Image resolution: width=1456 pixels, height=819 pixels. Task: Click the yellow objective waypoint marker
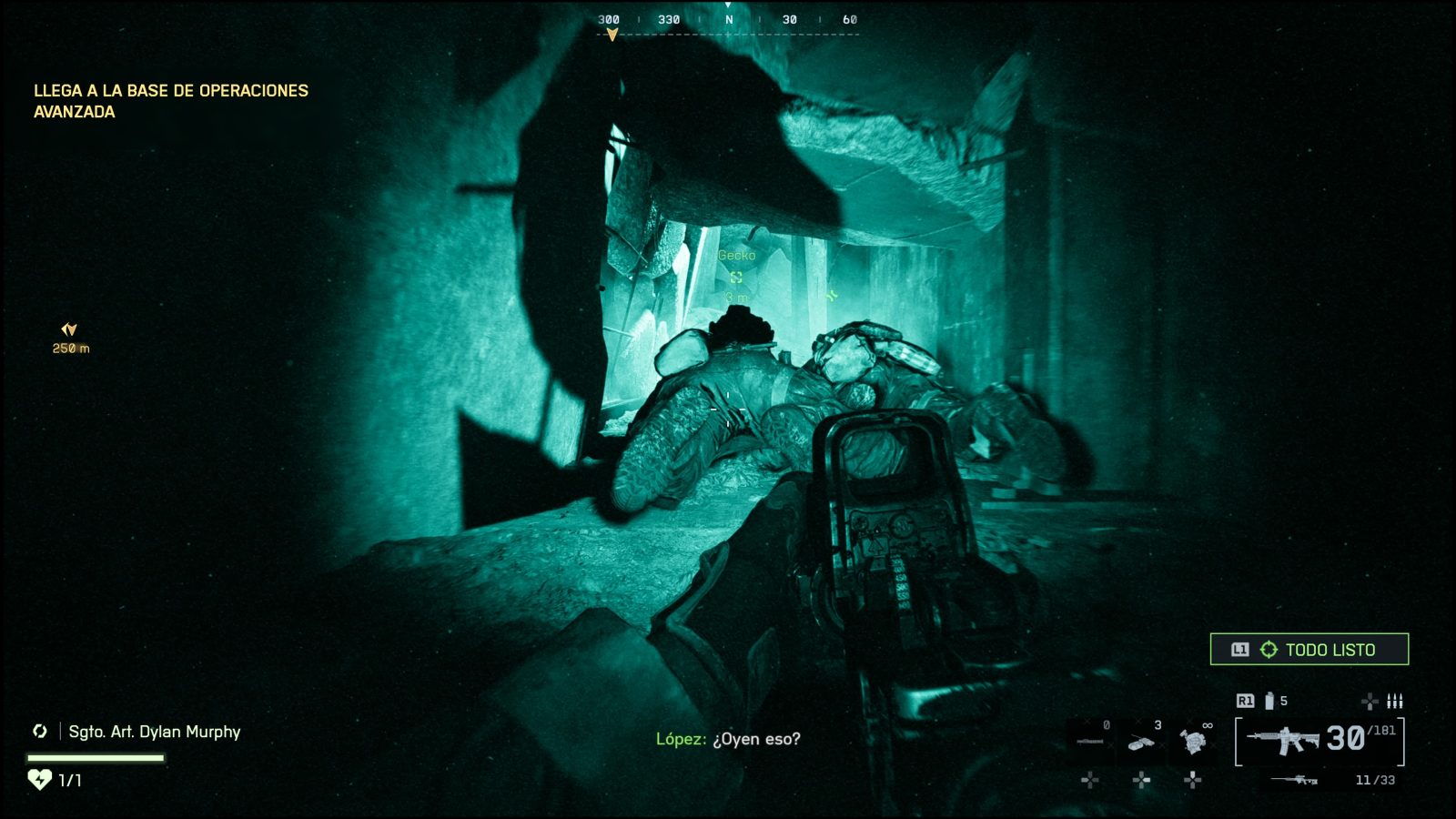click(x=69, y=329)
